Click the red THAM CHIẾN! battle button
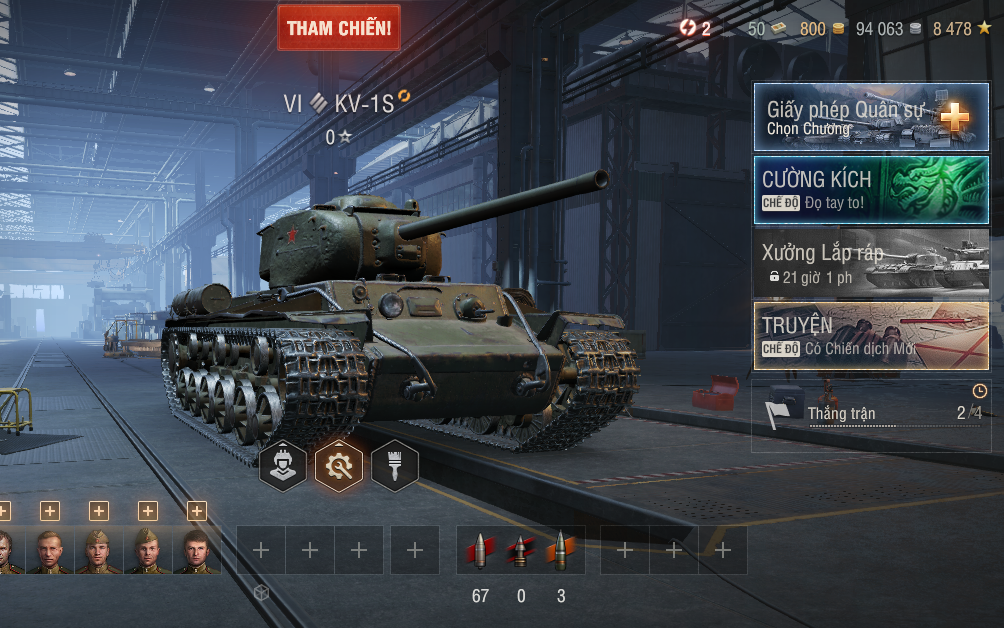Viewport: 1004px width, 628px height. (338, 28)
